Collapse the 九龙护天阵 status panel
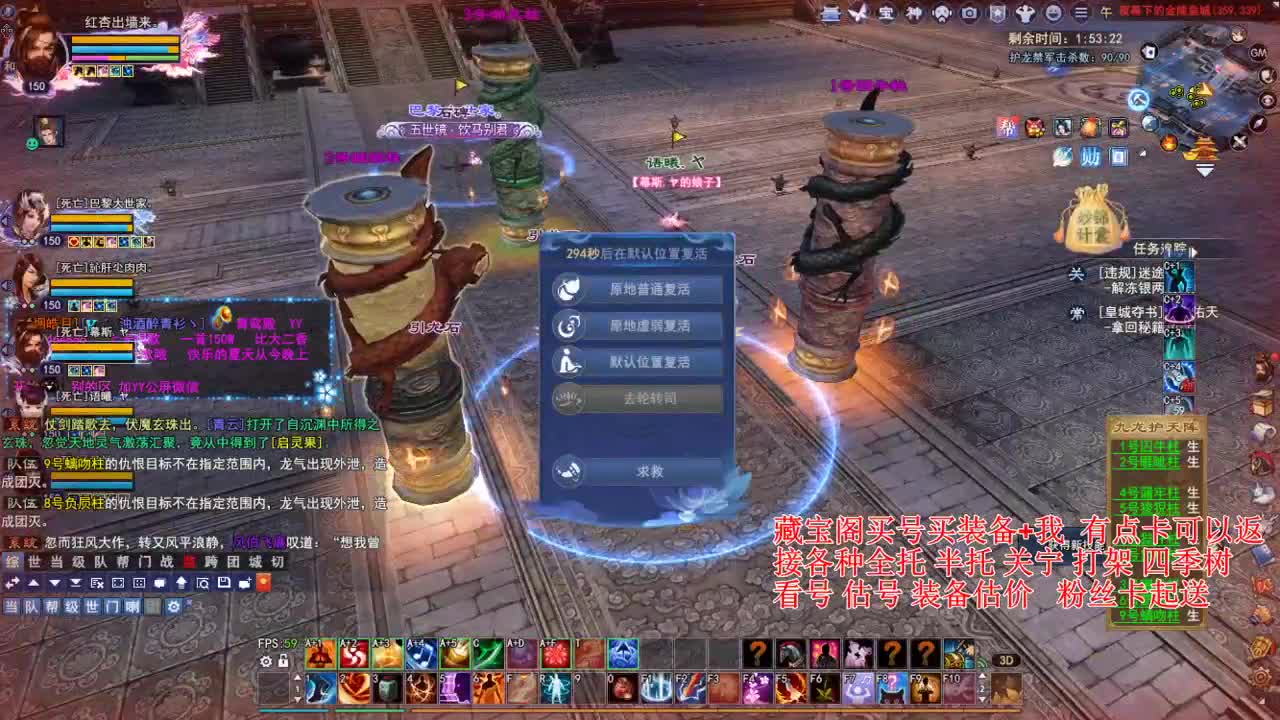The image size is (1280, 720). point(1157,427)
